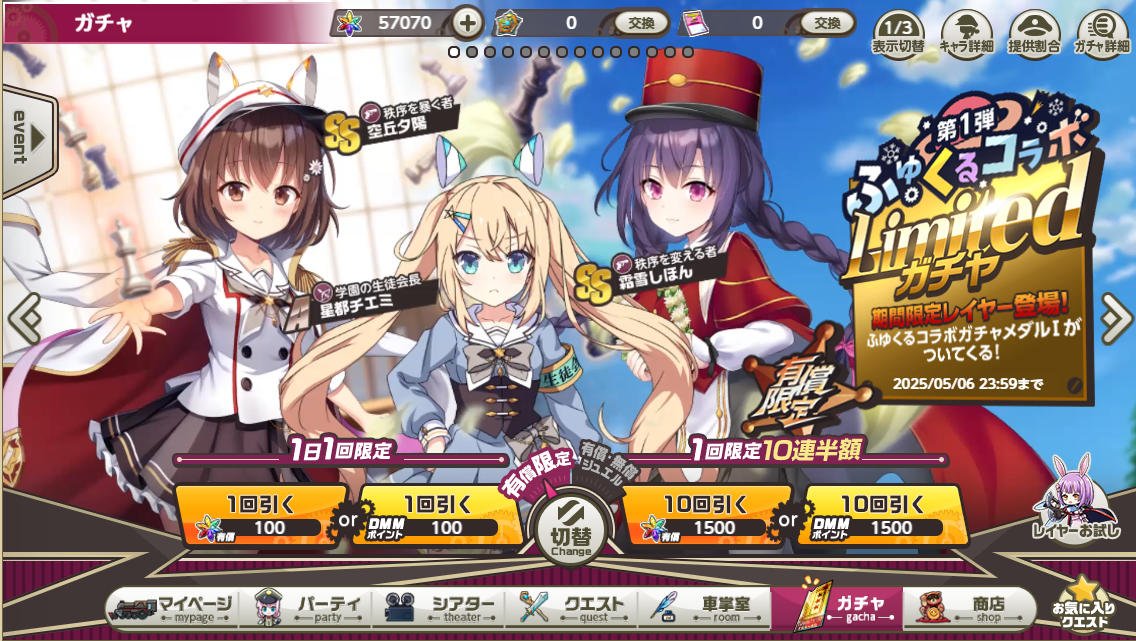Open マイページ mypage

coord(174,608)
